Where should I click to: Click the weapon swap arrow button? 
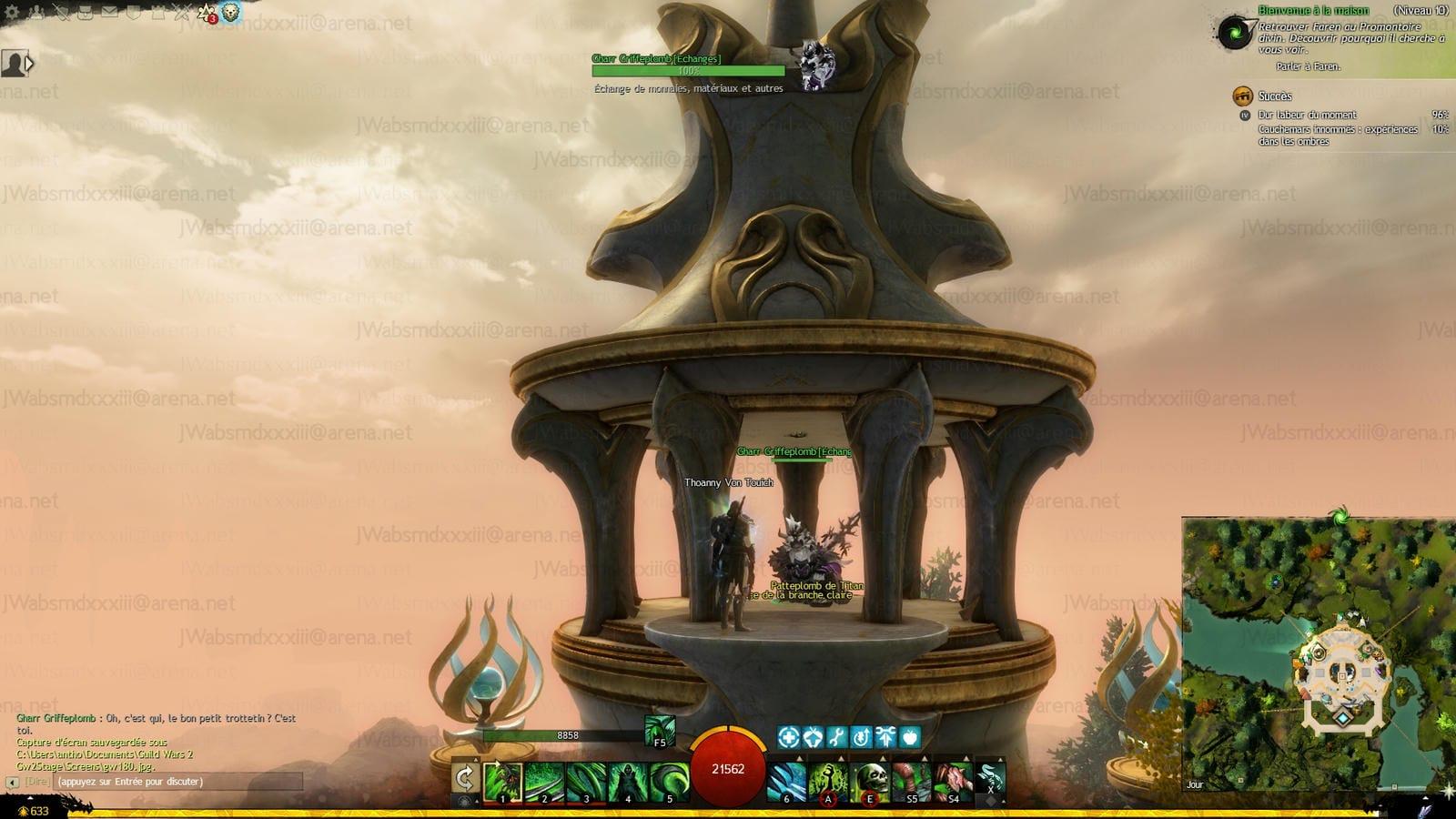point(465,778)
